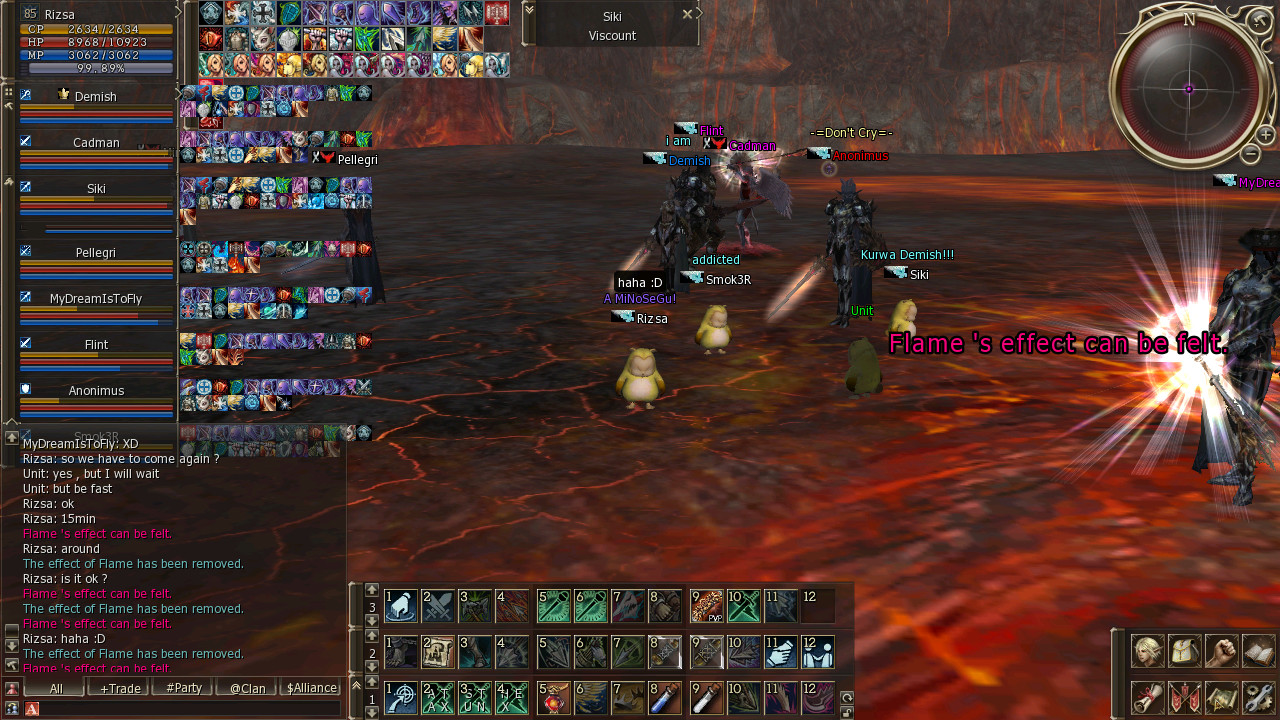Zoom out the radar with minus button

(1250, 153)
